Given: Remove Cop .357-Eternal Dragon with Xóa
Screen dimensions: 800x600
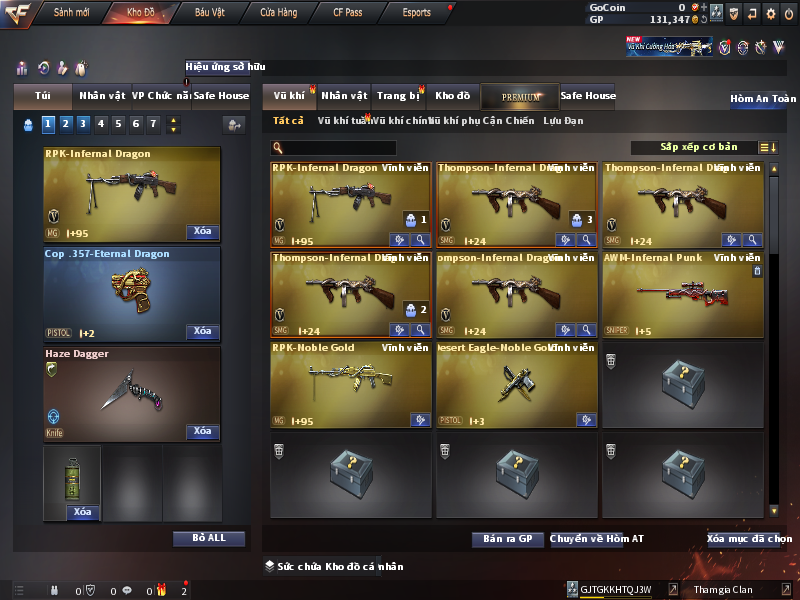Looking at the screenshot, I should [x=202, y=331].
